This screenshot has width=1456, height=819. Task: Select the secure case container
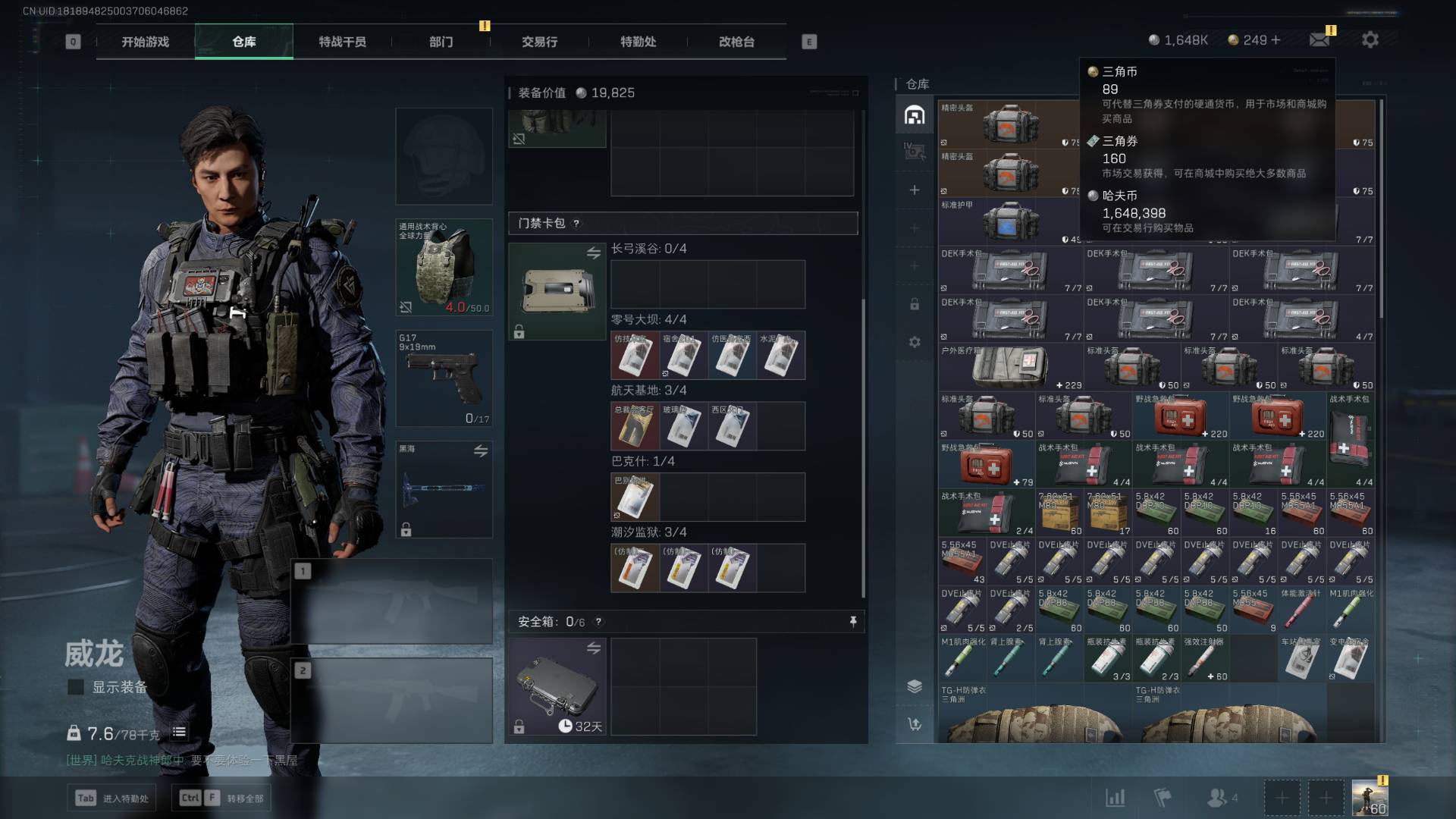click(x=557, y=686)
